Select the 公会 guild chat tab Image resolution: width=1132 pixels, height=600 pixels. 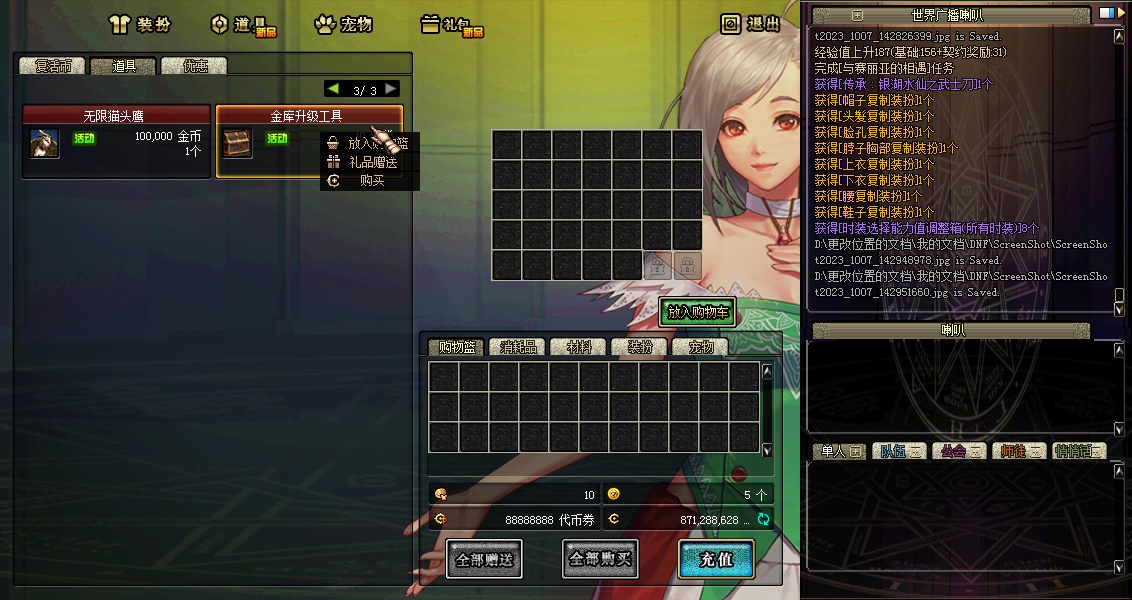point(957,451)
